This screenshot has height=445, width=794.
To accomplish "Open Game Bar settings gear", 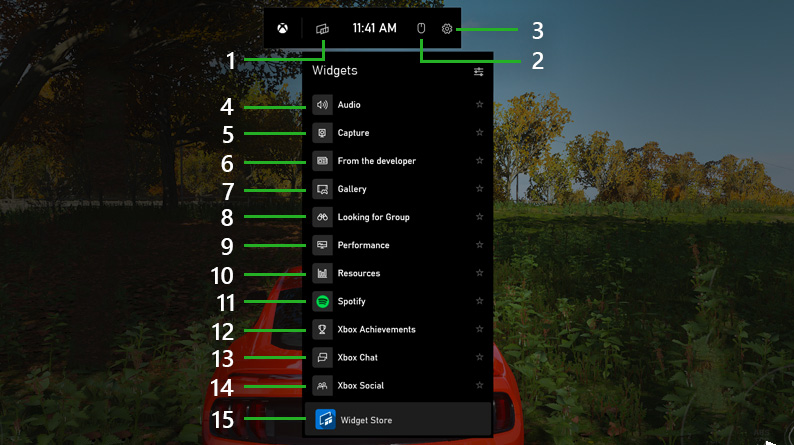I will coord(447,29).
